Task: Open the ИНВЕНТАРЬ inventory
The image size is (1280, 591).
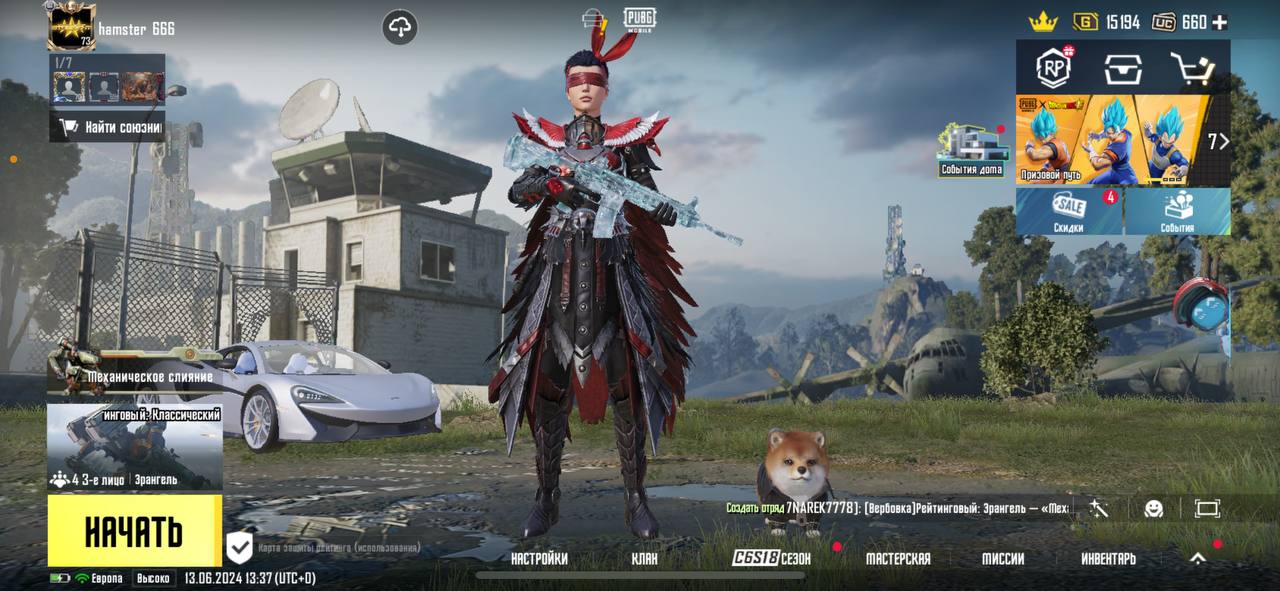Action: point(1108,559)
